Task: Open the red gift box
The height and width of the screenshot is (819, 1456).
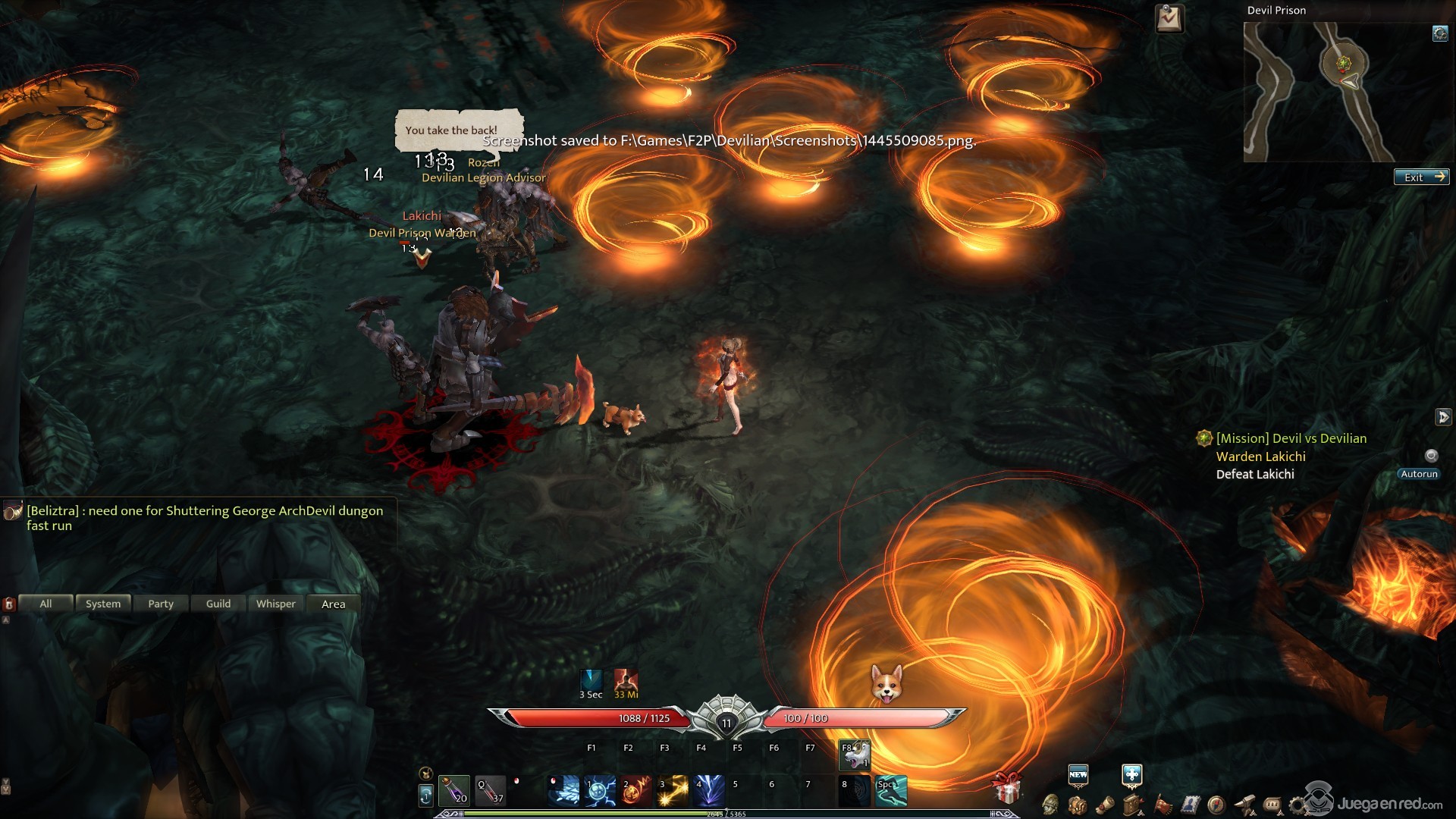Action: click(1007, 789)
